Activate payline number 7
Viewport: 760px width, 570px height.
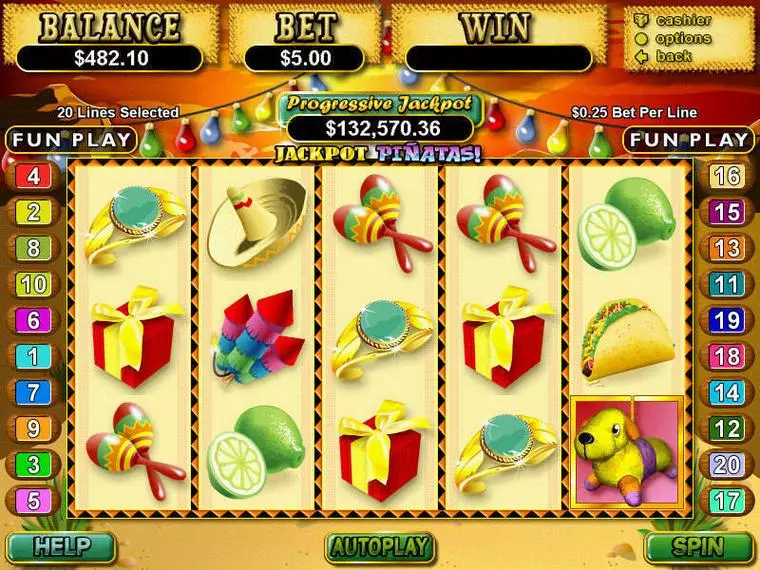coord(33,393)
